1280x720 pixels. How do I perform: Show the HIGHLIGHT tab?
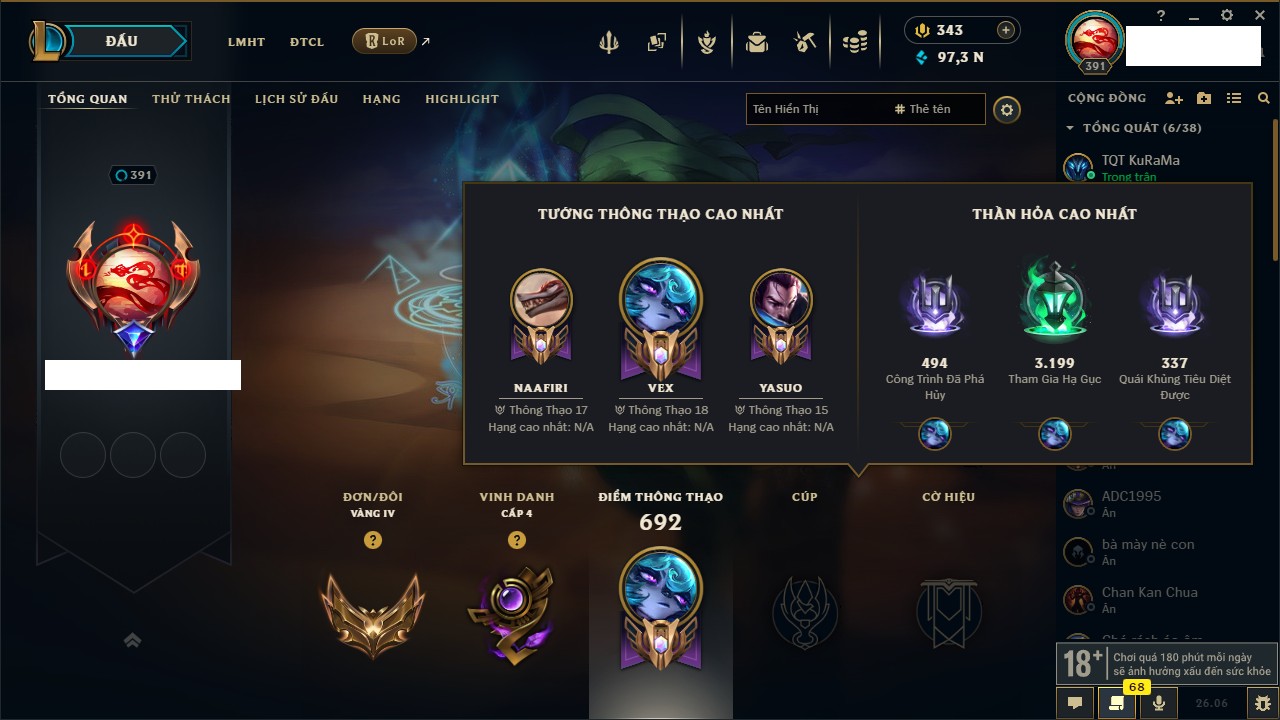461,99
